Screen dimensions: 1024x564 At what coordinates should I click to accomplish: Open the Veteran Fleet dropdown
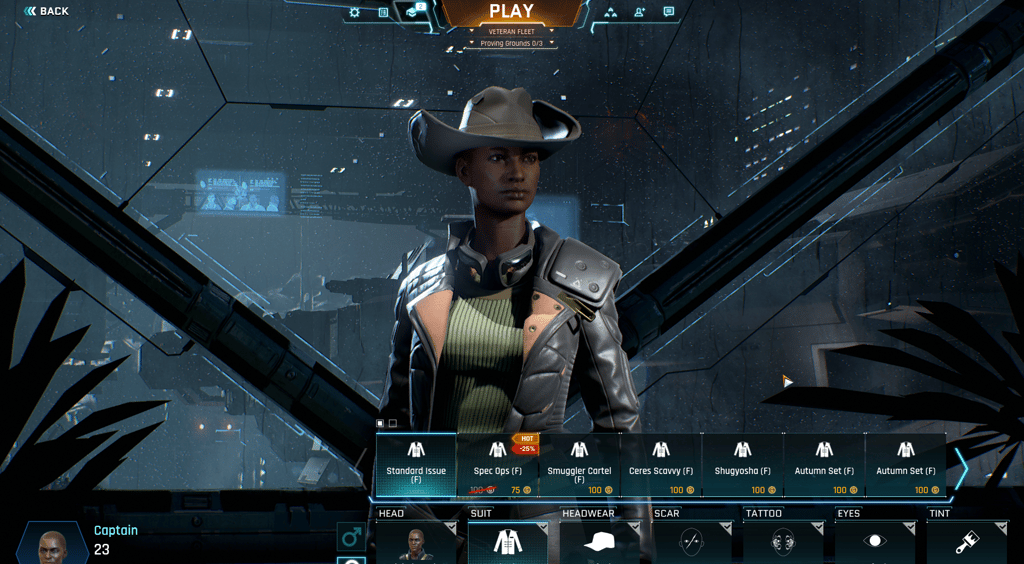pyautogui.click(x=511, y=32)
